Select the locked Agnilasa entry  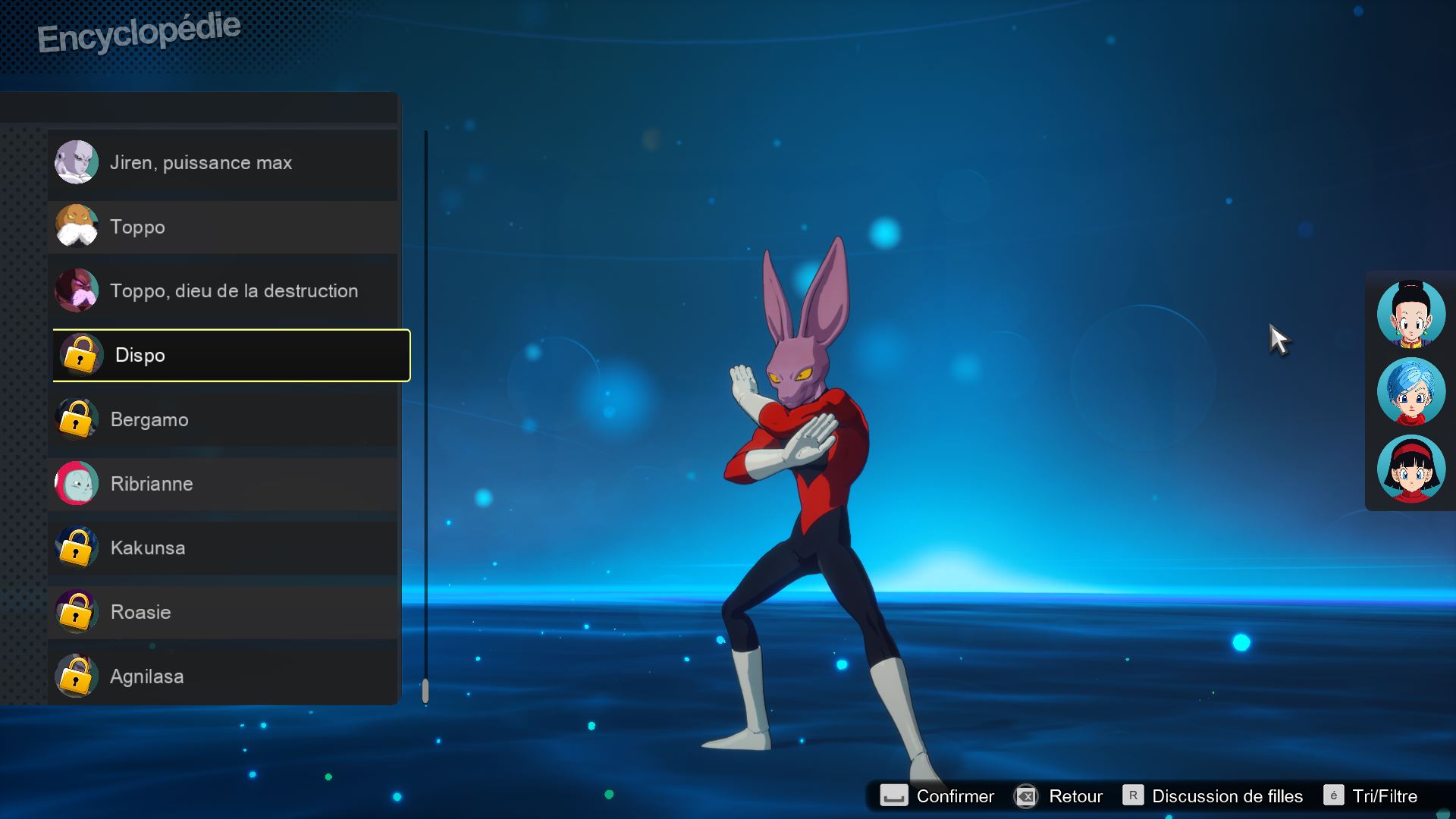[x=224, y=676]
